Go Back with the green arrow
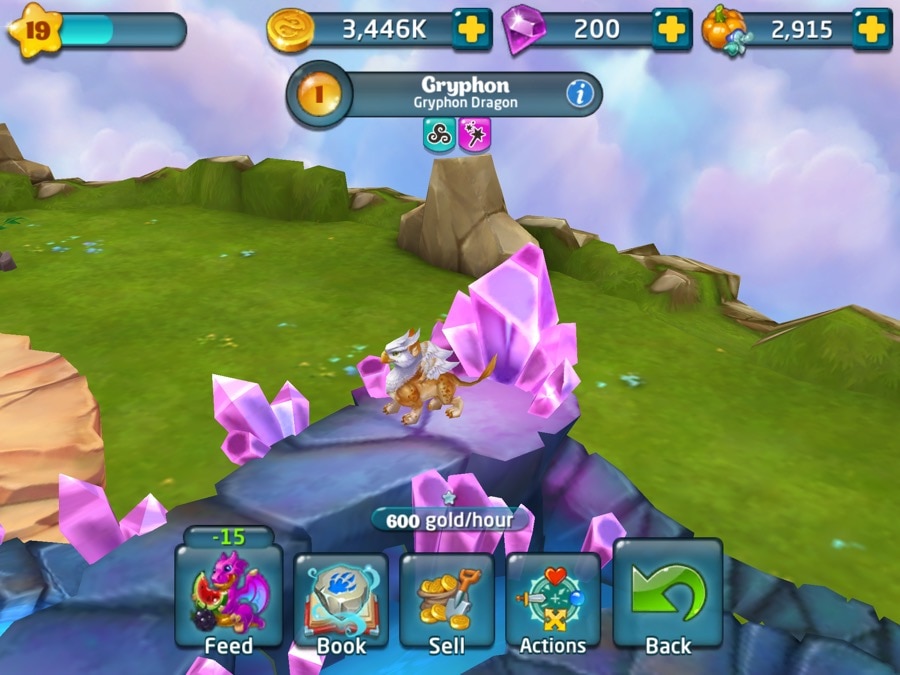 click(667, 598)
